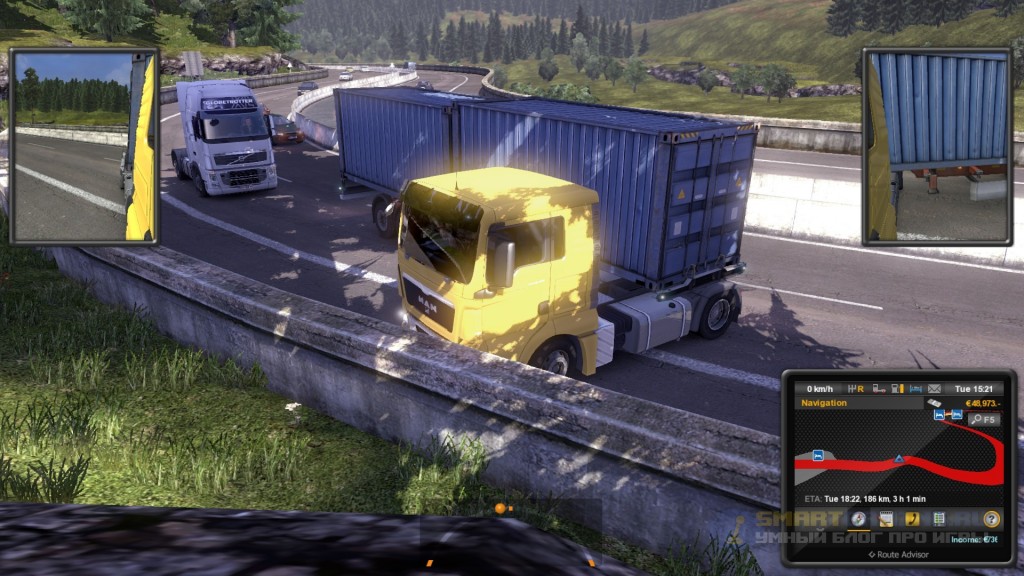The height and width of the screenshot is (576, 1024).
Task: Open the question mark help tab
Action: point(991,519)
